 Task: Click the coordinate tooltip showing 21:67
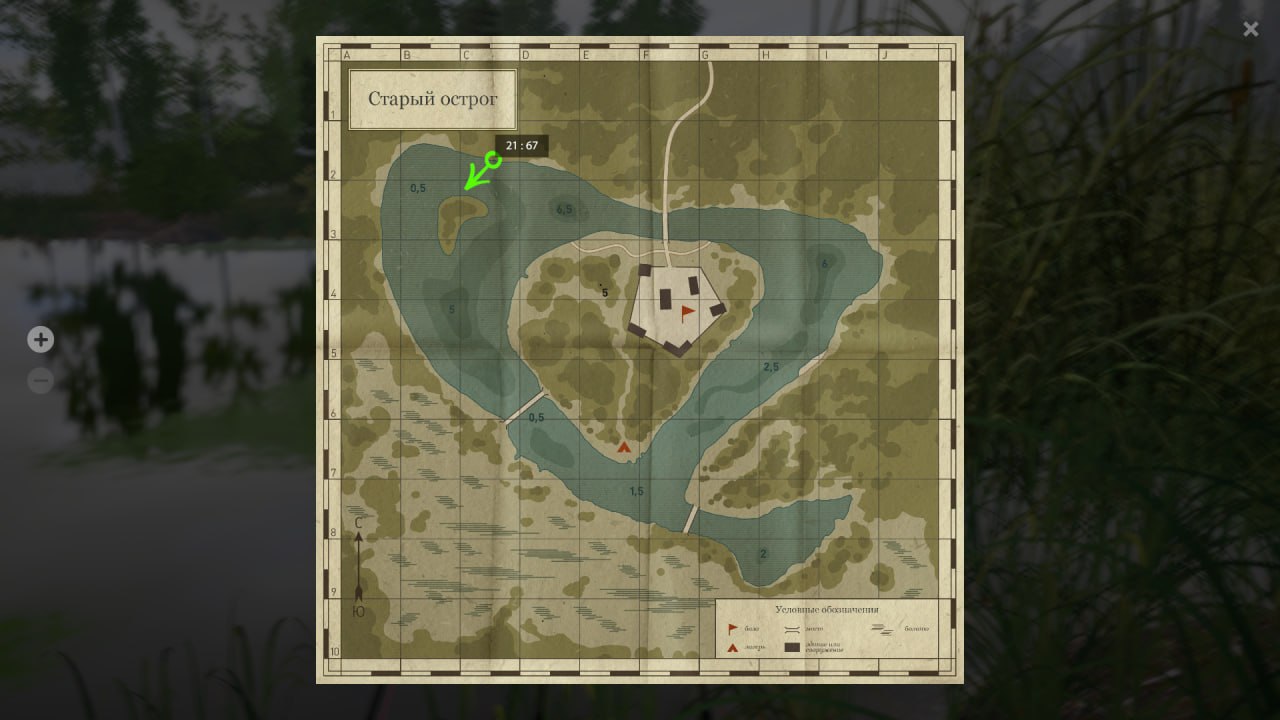[x=522, y=145]
